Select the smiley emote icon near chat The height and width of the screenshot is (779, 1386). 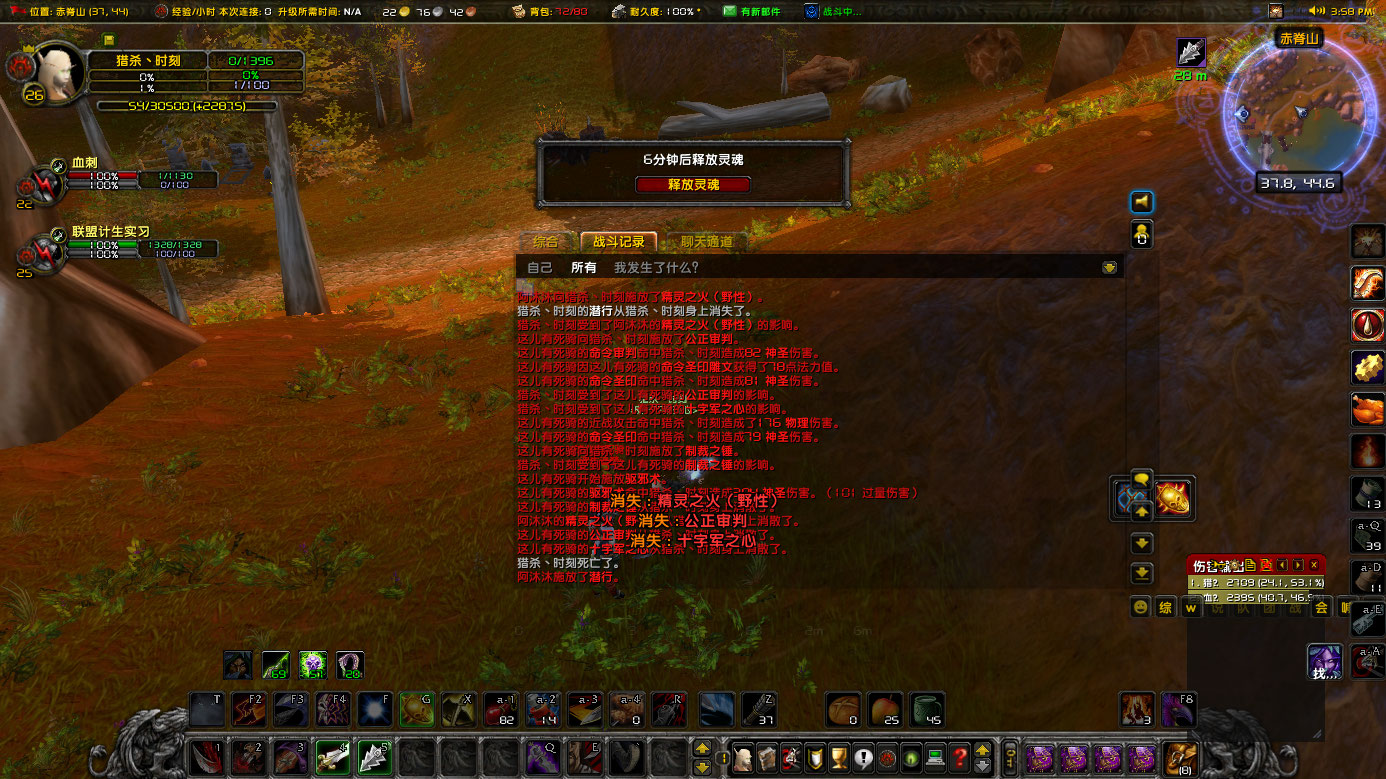click(x=1139, y=607)
